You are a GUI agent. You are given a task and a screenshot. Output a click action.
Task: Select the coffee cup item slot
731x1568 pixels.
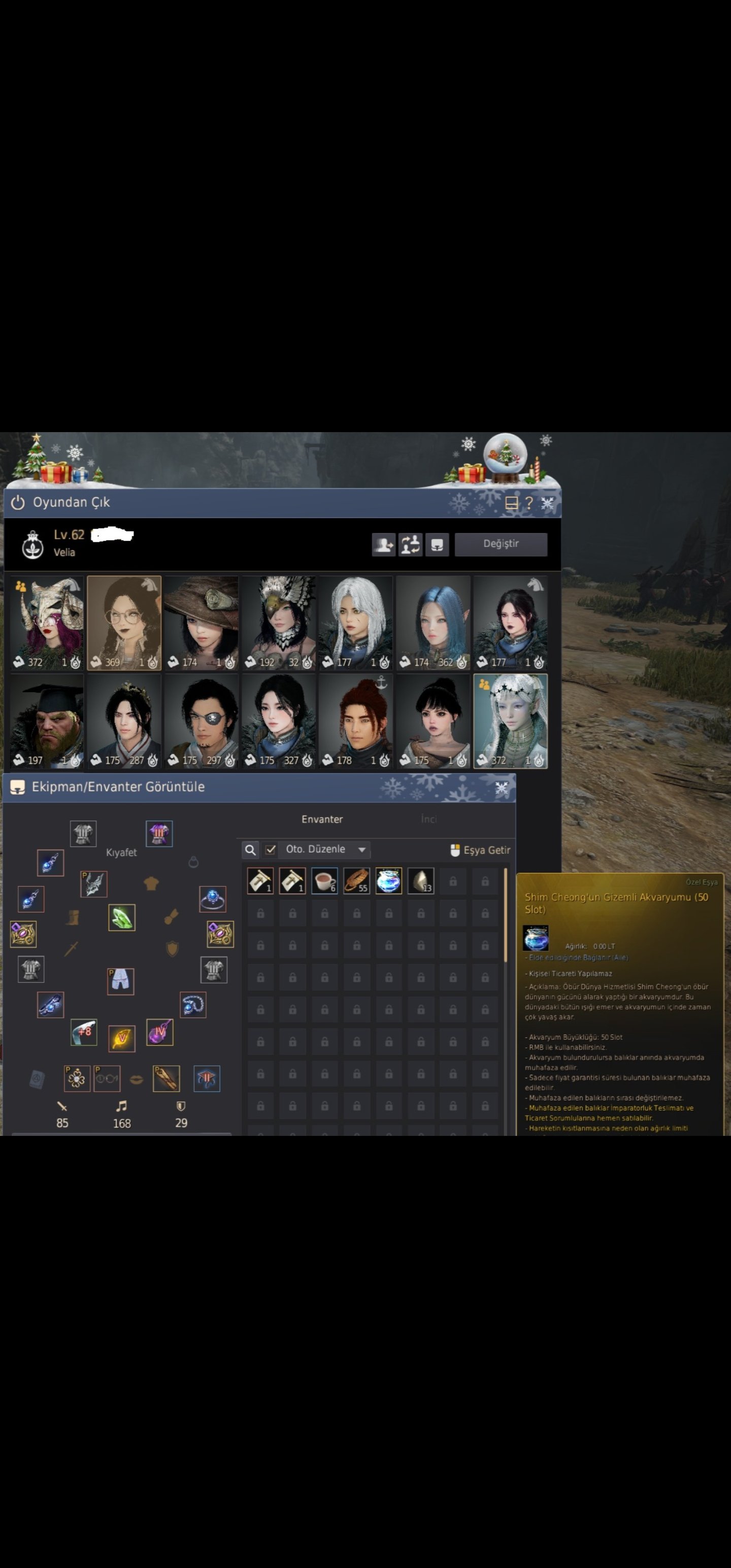click(x=324, y=881)
